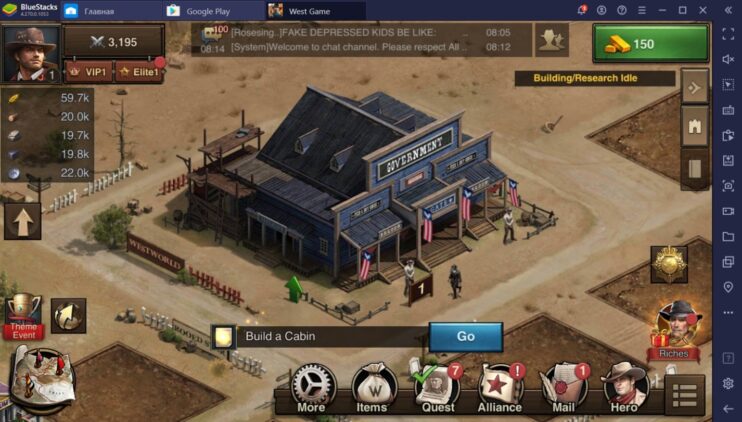Show the Building/Research Idle queue
The height and width of the screenshot is (422, 742).
click(x=594, y=77)
